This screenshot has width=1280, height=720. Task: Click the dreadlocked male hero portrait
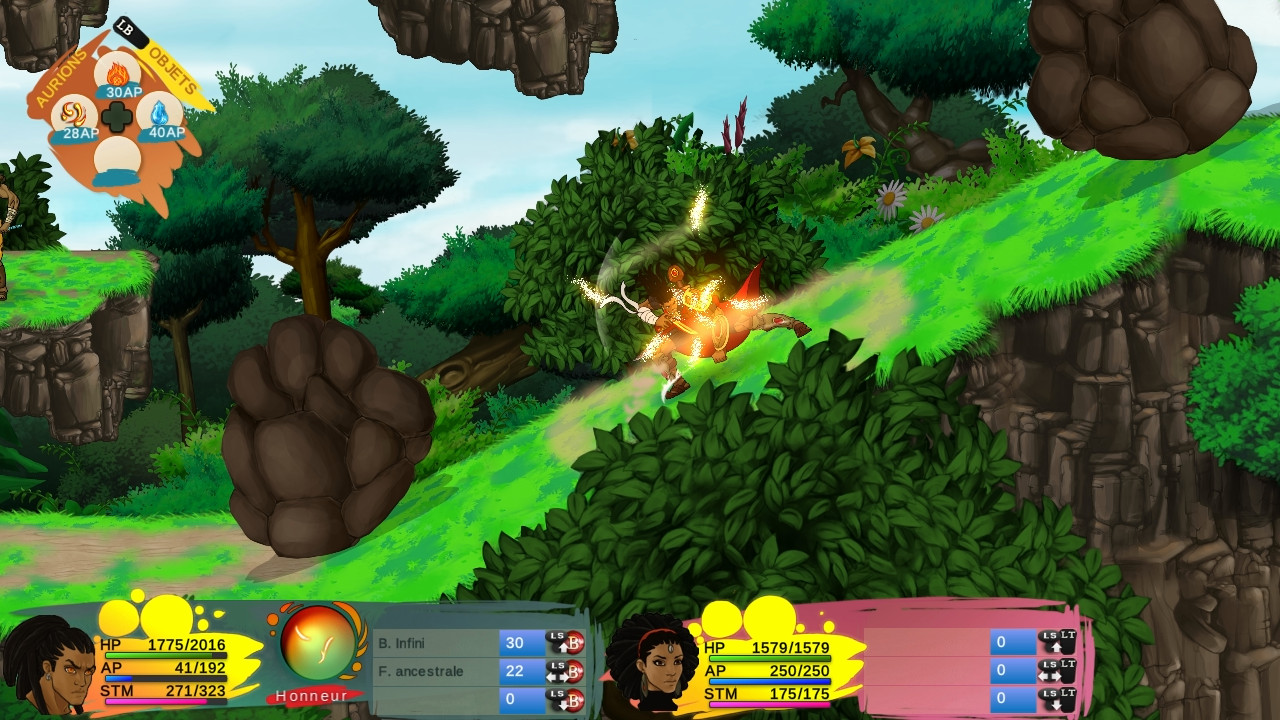point(47,665)
